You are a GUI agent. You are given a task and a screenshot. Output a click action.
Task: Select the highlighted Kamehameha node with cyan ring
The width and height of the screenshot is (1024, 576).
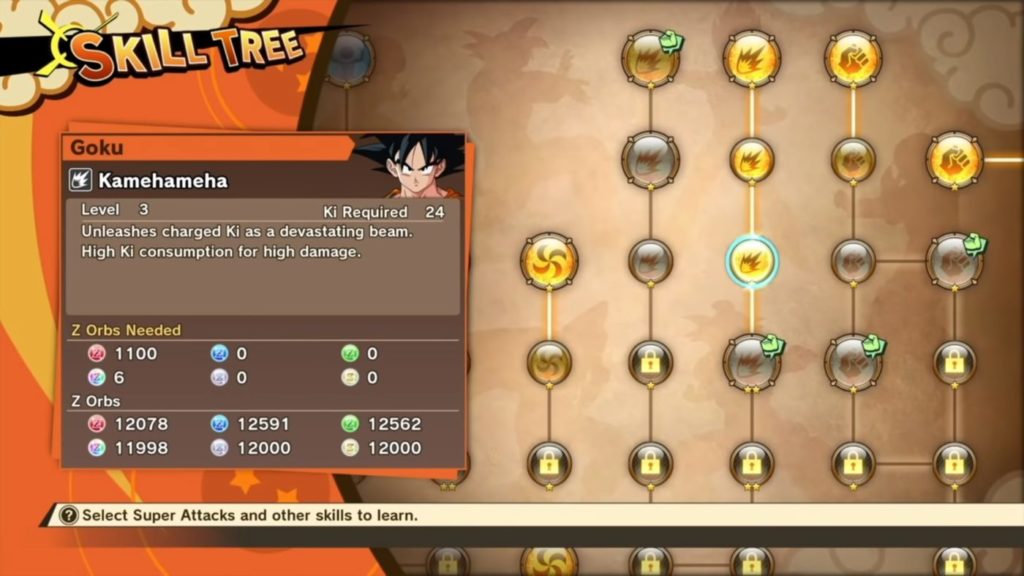[751, 261]
